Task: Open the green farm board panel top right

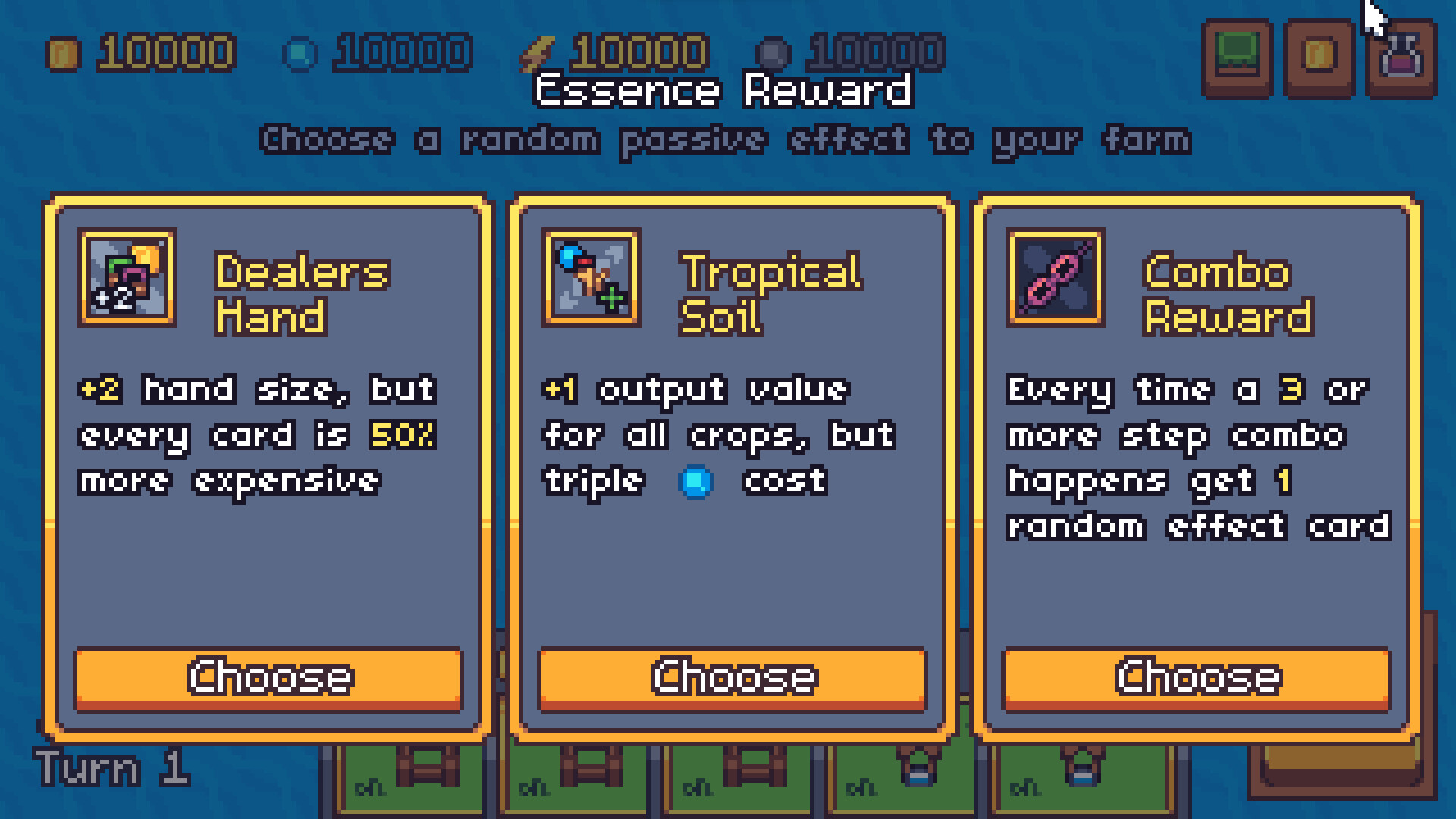Action: [x=1238, y=52]
